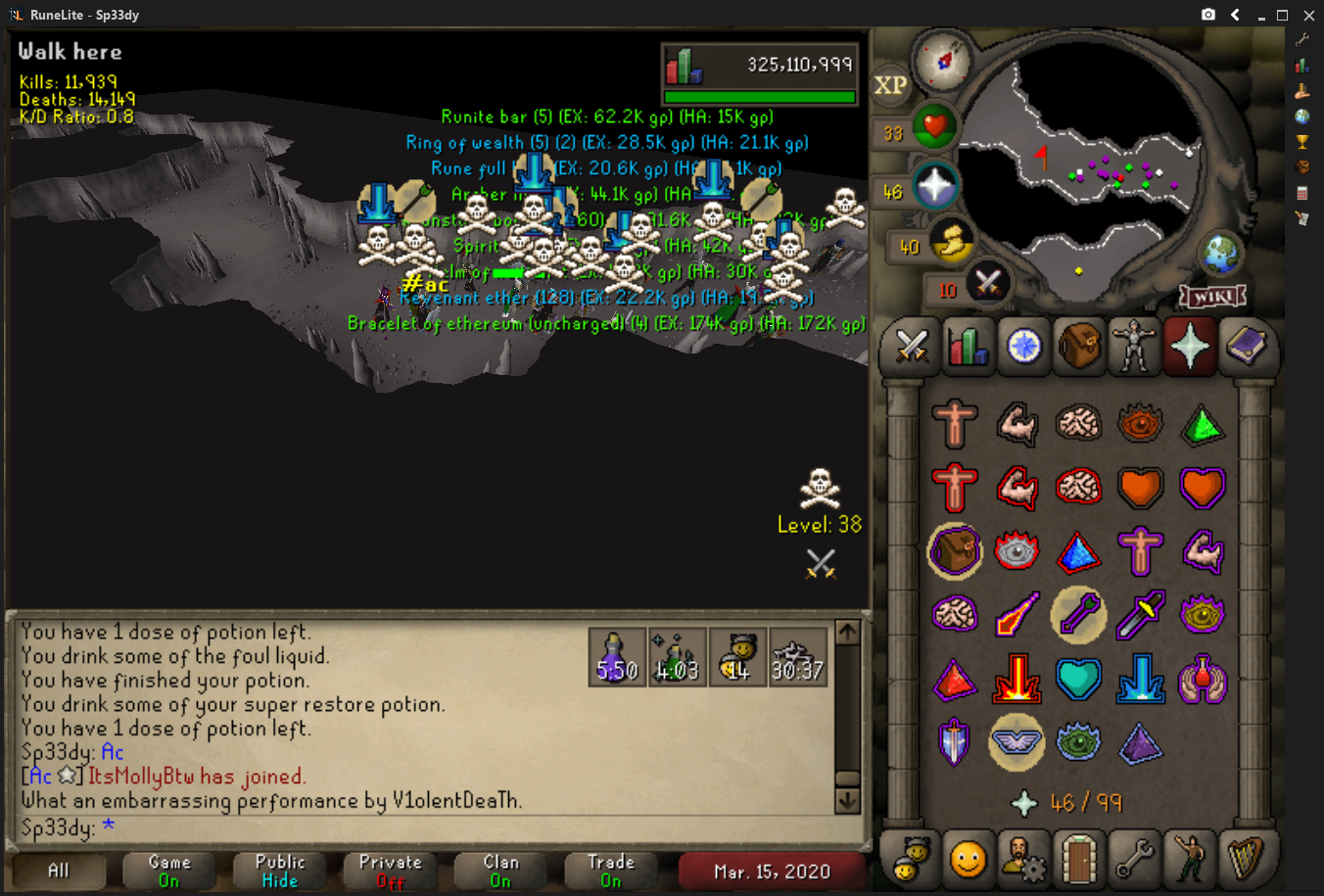Viewport: 1324px width, 896px height.
Task: Select the Clan chat filter tab
Action: [x=500, y=871]
